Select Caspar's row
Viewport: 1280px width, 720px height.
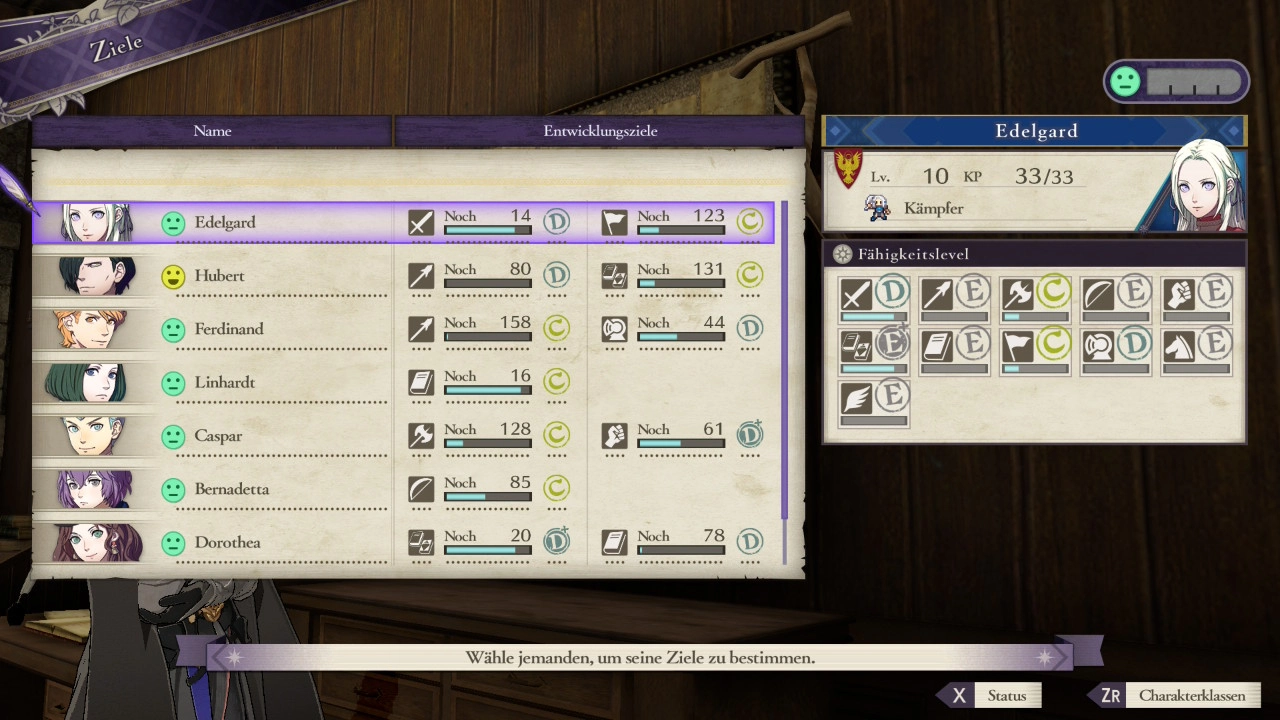click(x=218, y=436)
